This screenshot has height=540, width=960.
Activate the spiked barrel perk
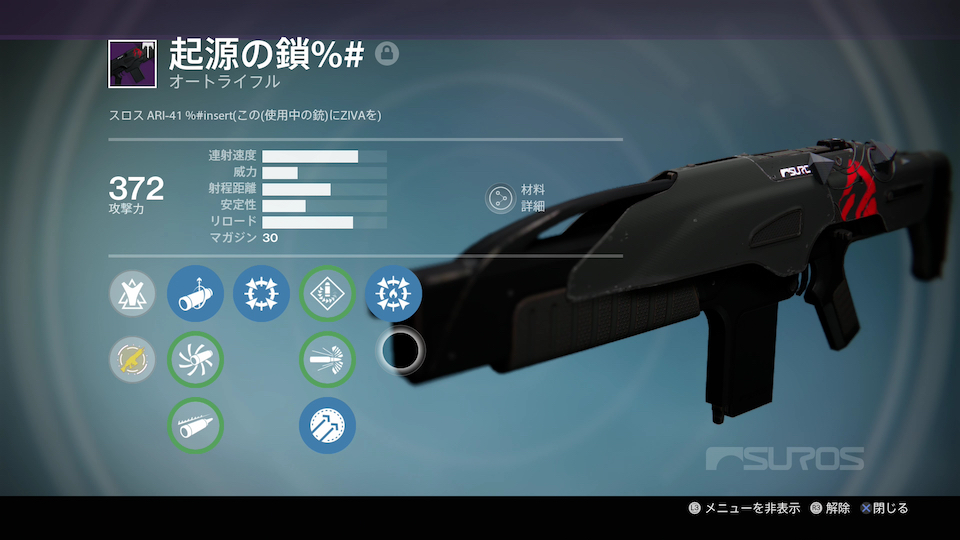tap(195, 425)
